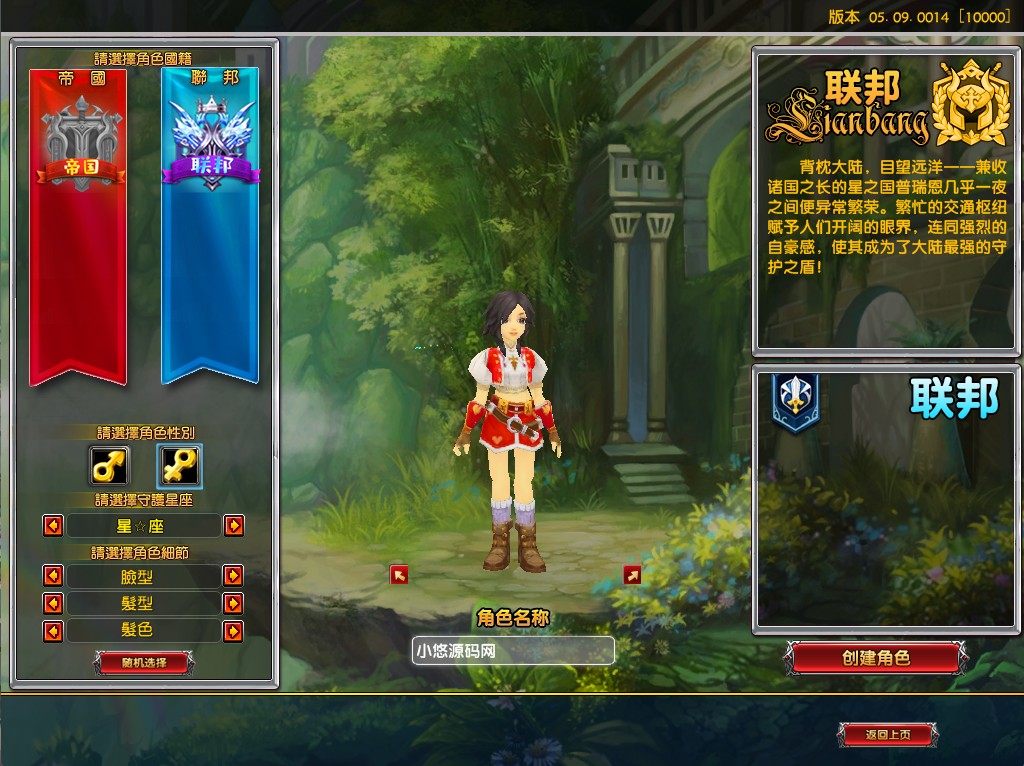Click 创建角色 to create the character
This screenshot has height=766, width=1024.
(x=876, y=658)
